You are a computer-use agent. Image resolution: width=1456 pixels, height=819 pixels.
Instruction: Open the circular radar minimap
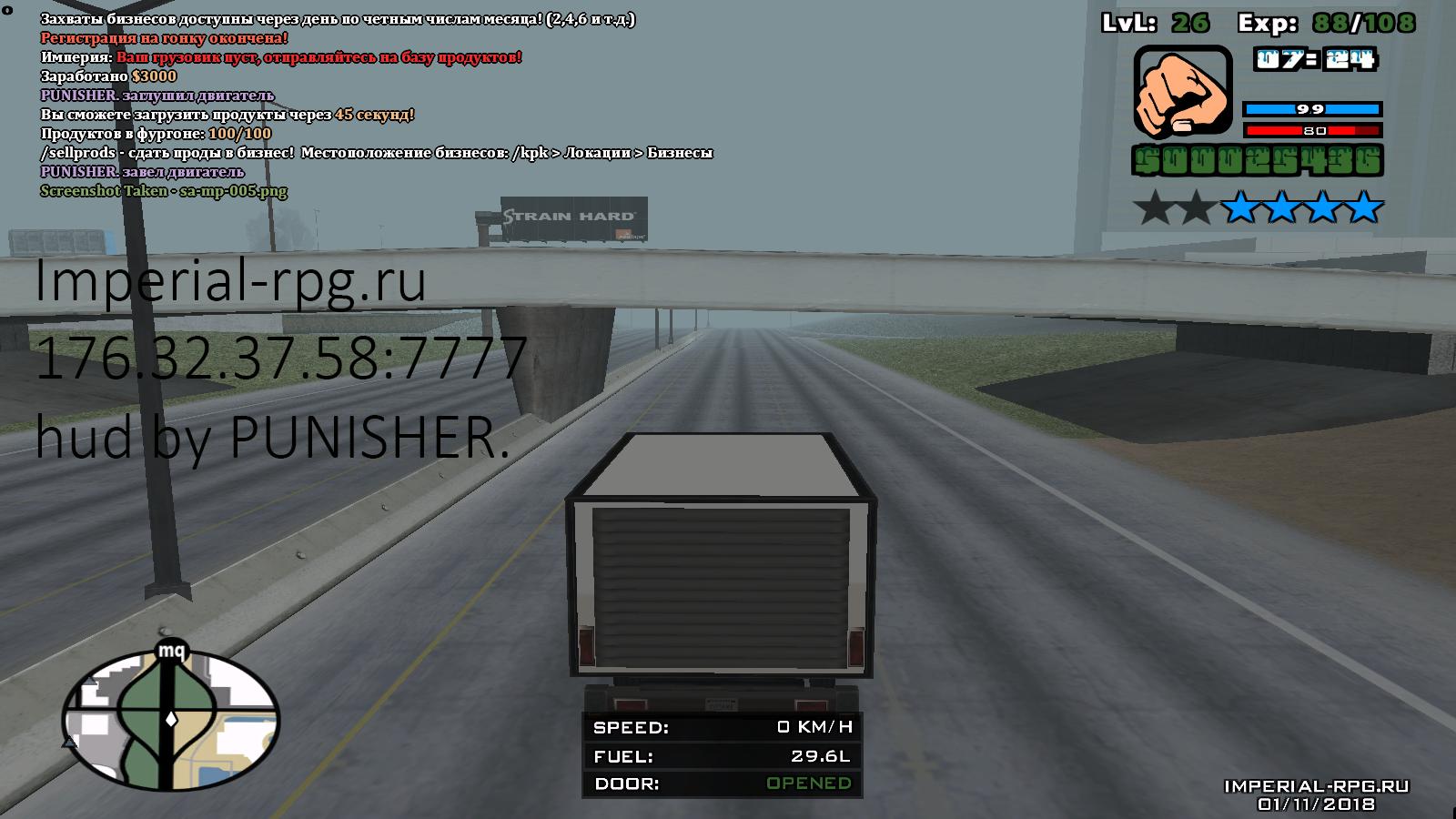click(170, 721)
